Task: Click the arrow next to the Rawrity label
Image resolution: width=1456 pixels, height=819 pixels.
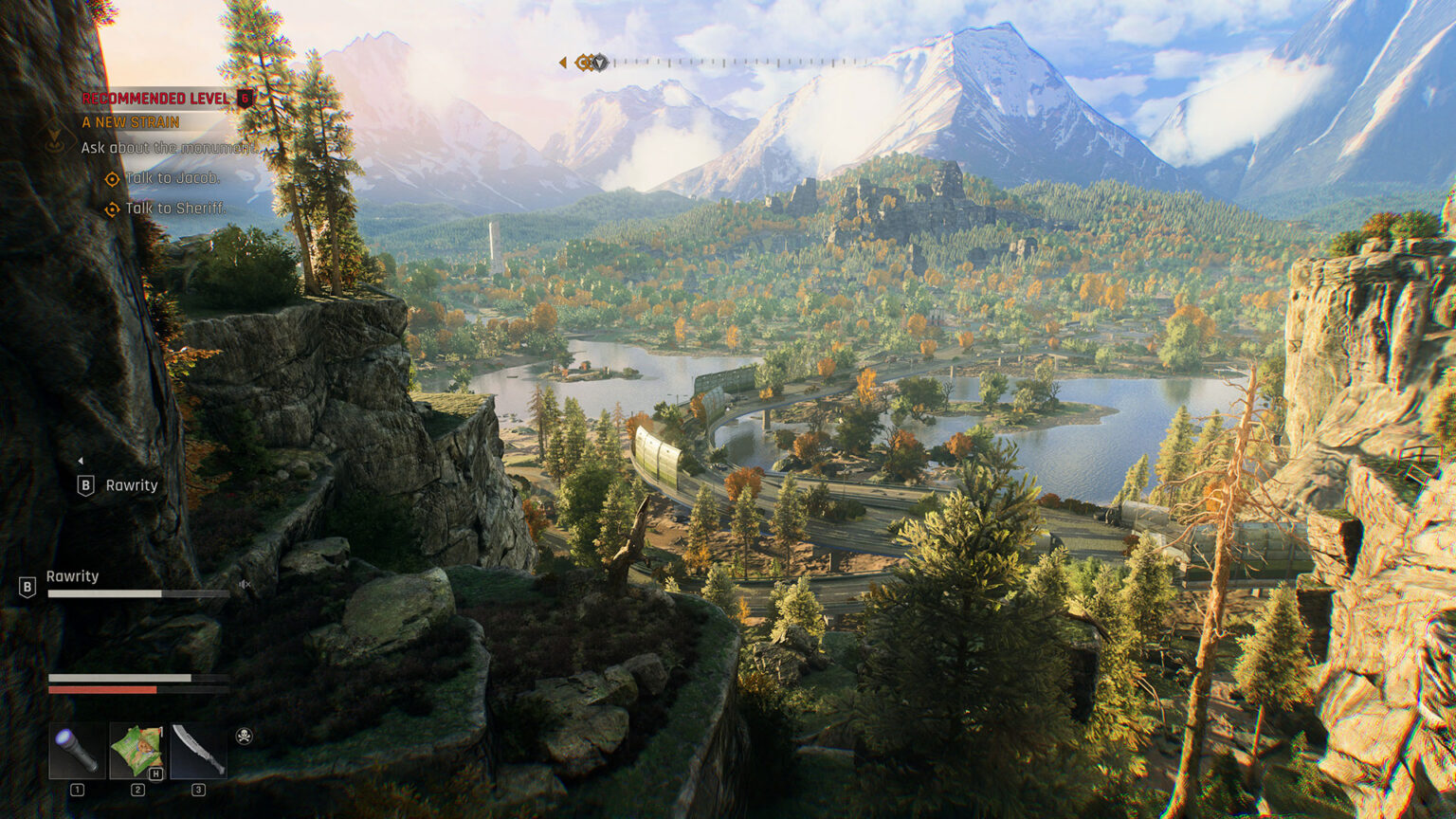Action: (82, 459)
